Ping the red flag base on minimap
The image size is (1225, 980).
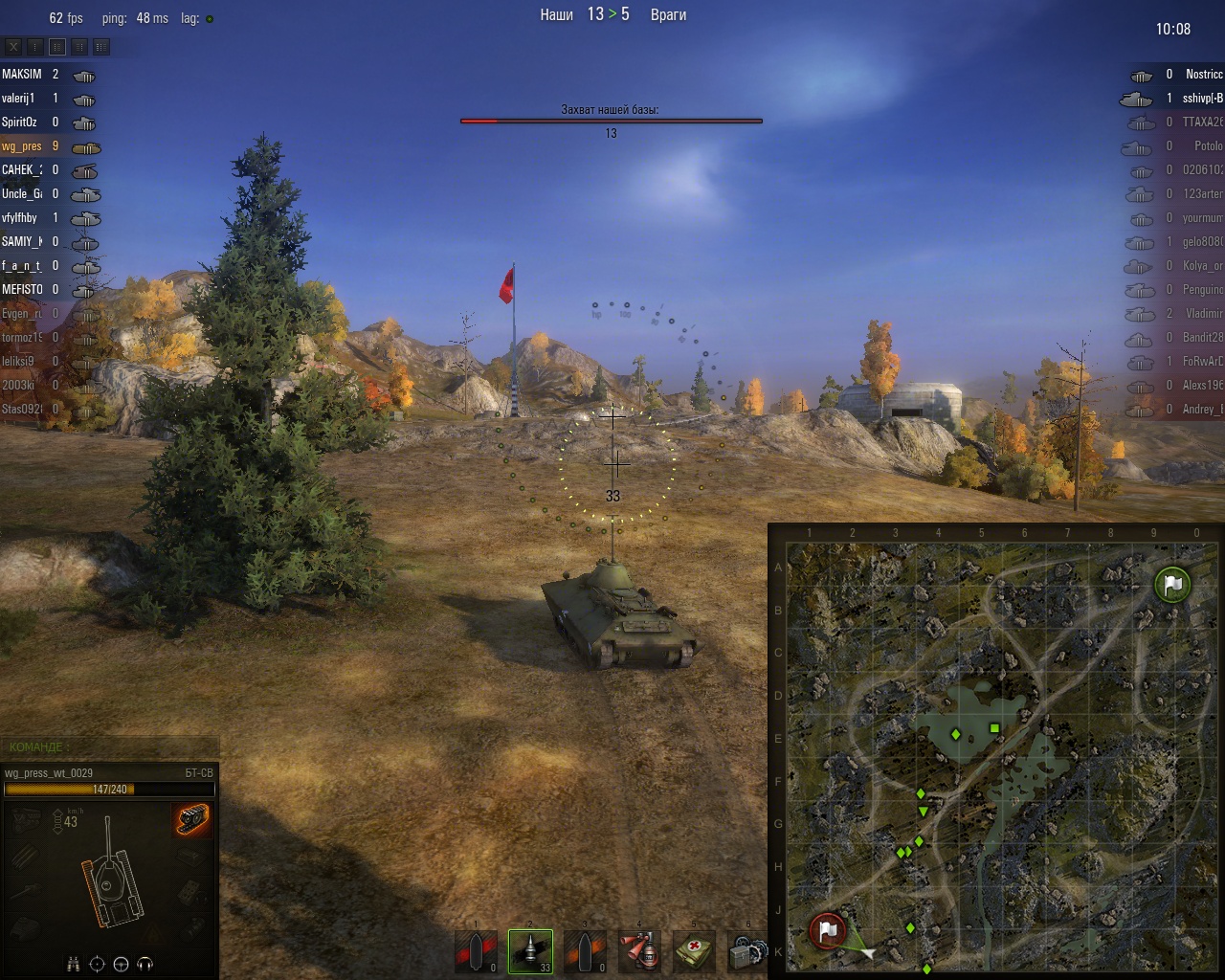(828, 930)
